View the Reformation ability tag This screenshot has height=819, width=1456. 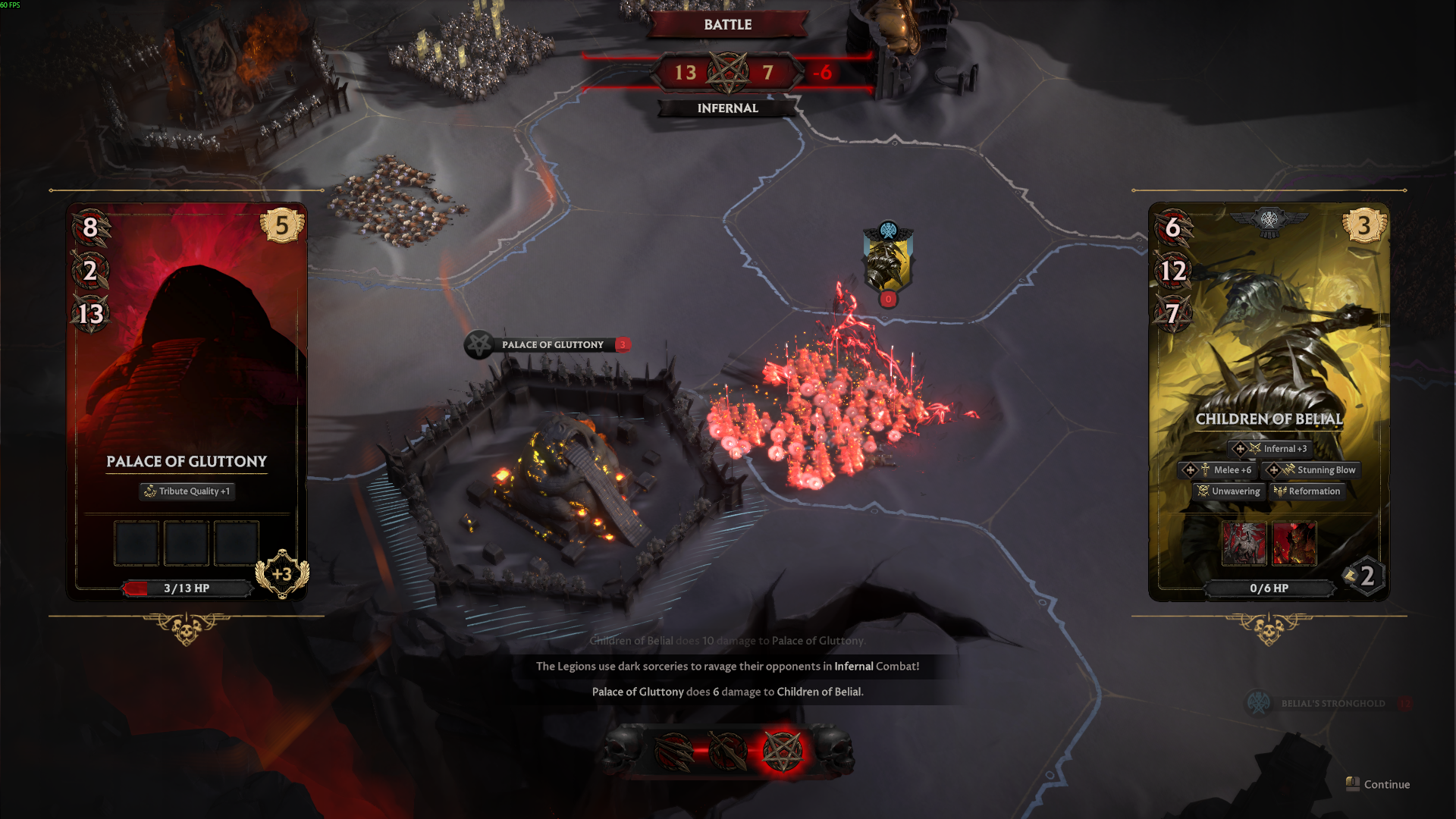(1307, 491)
